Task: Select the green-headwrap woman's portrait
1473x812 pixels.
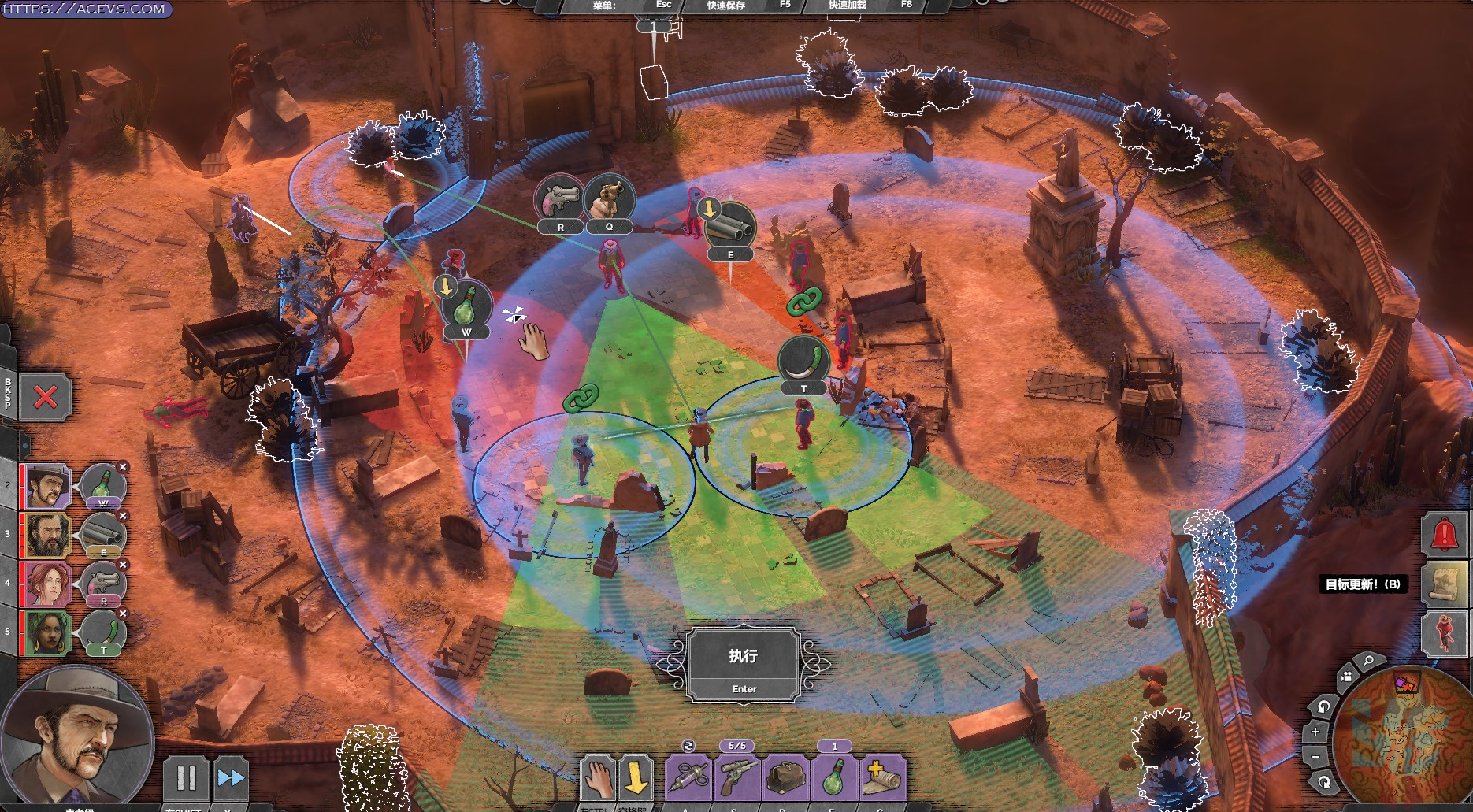Action: click(48, 634)
